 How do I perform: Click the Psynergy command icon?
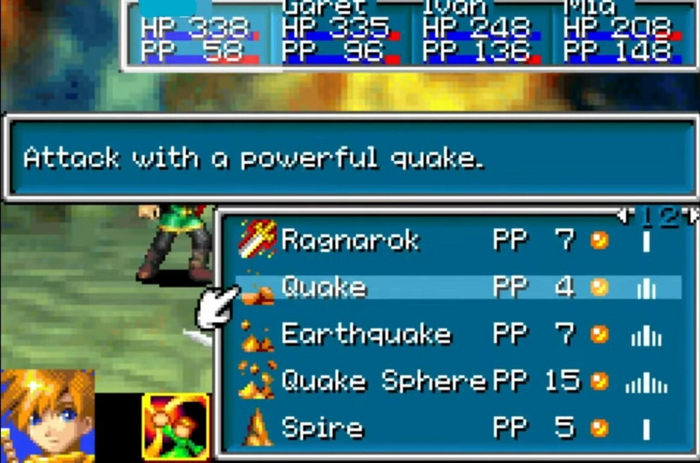click(x=175, y=427)
